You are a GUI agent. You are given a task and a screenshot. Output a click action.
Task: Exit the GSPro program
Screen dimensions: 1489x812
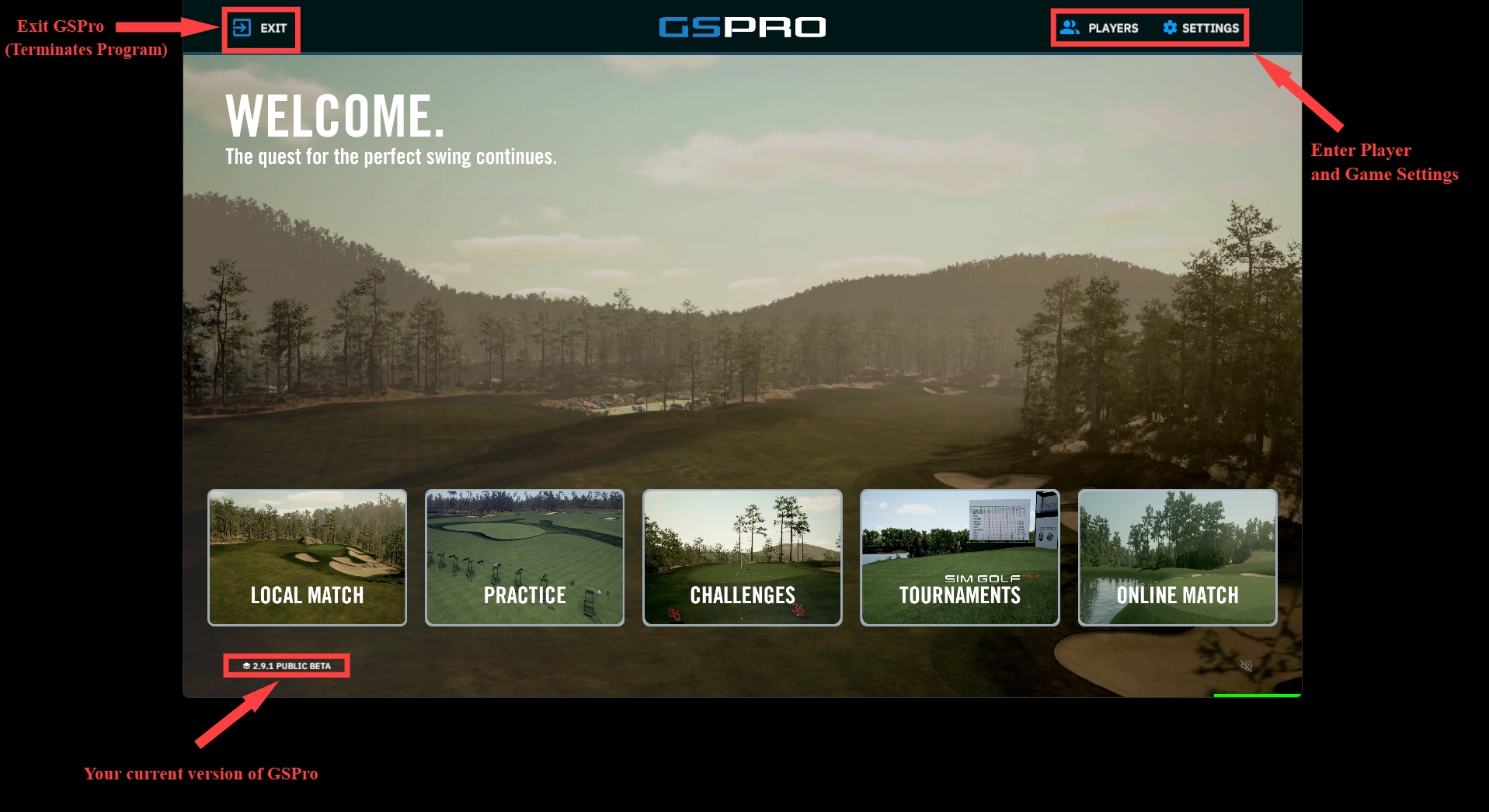click(260, 28)
